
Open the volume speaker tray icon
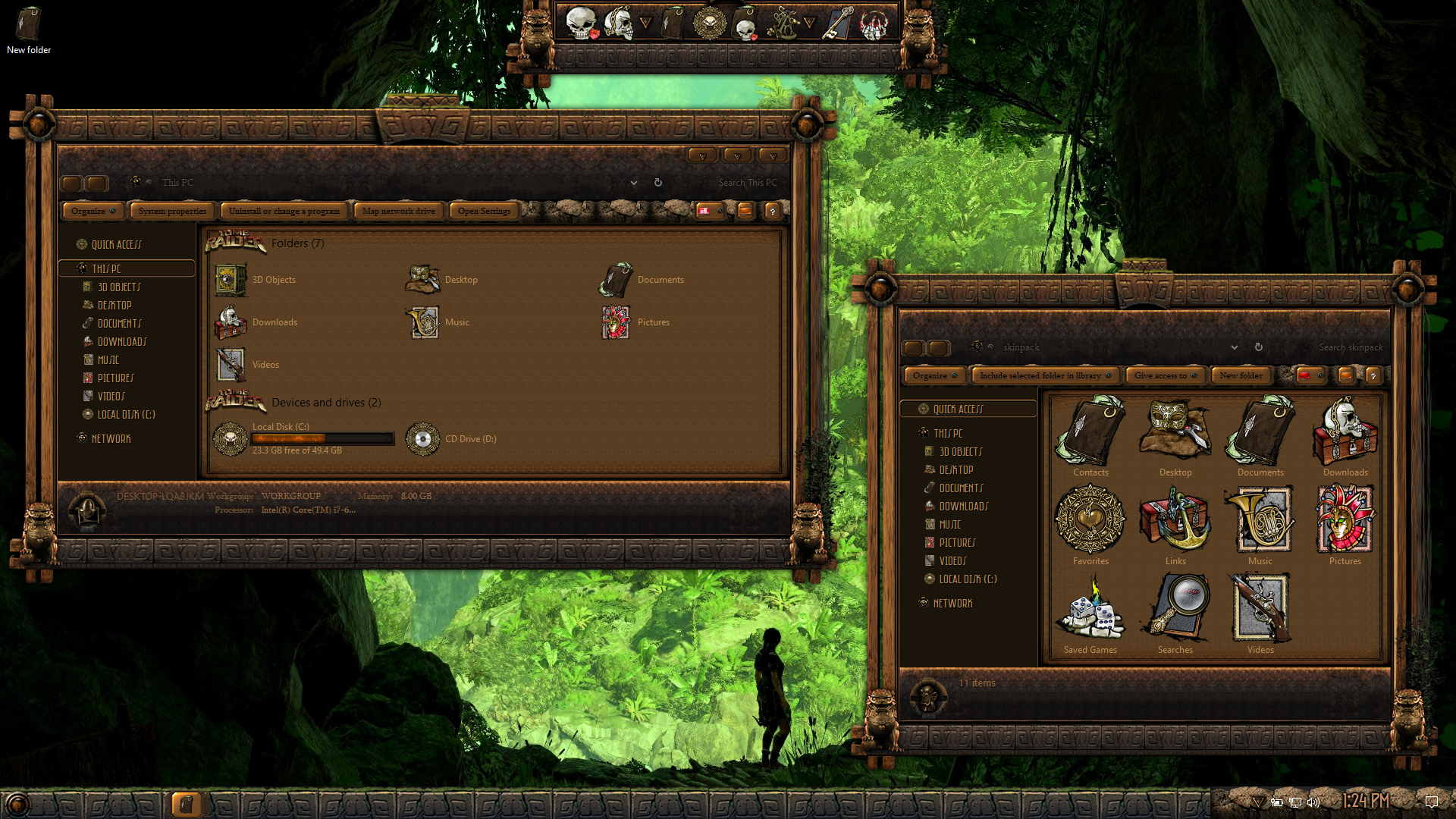(1314, 802)
